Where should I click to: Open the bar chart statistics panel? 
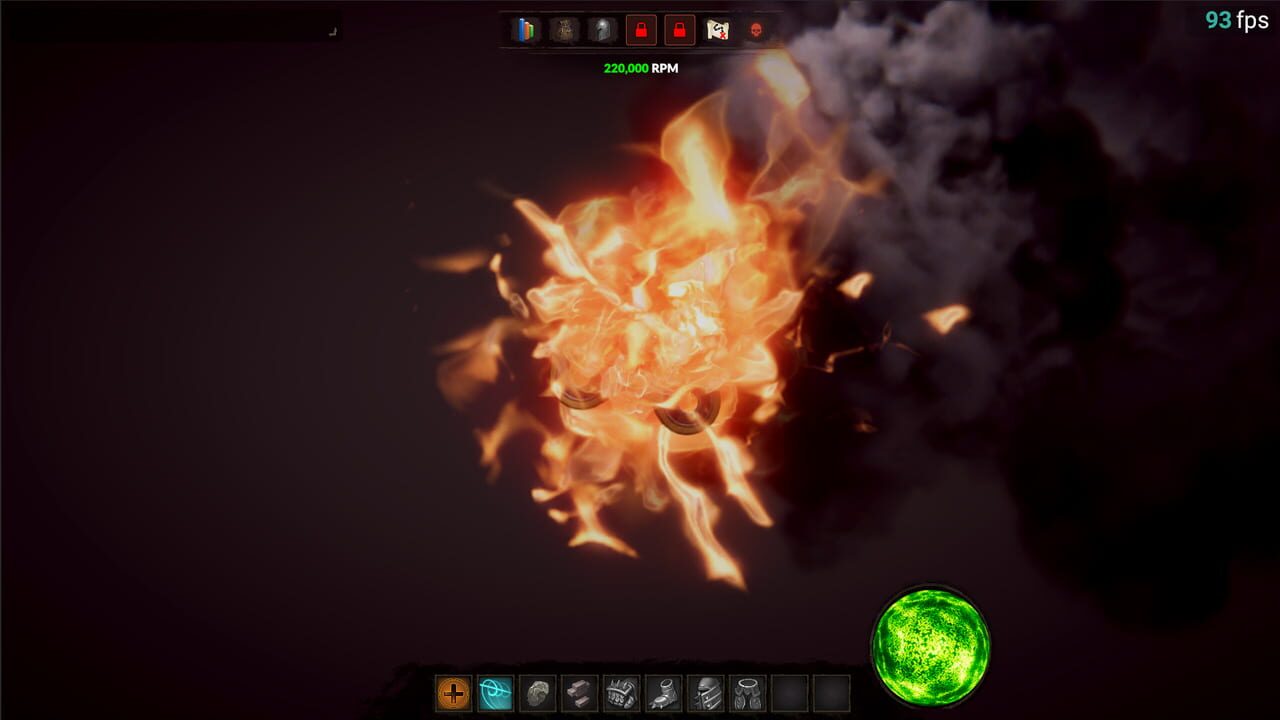(524, 31)
